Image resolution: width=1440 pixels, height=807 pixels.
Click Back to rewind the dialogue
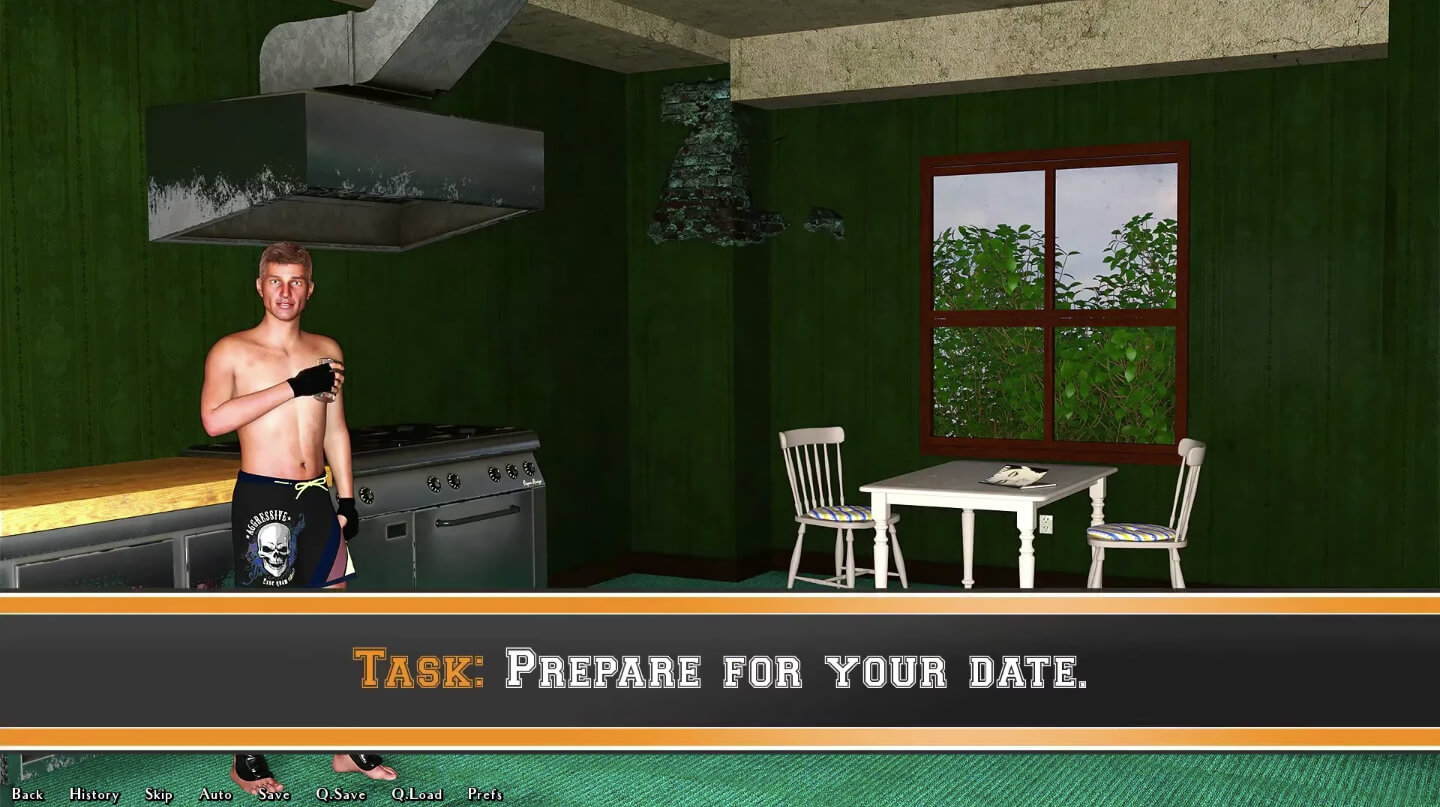(x=27, y=794)
